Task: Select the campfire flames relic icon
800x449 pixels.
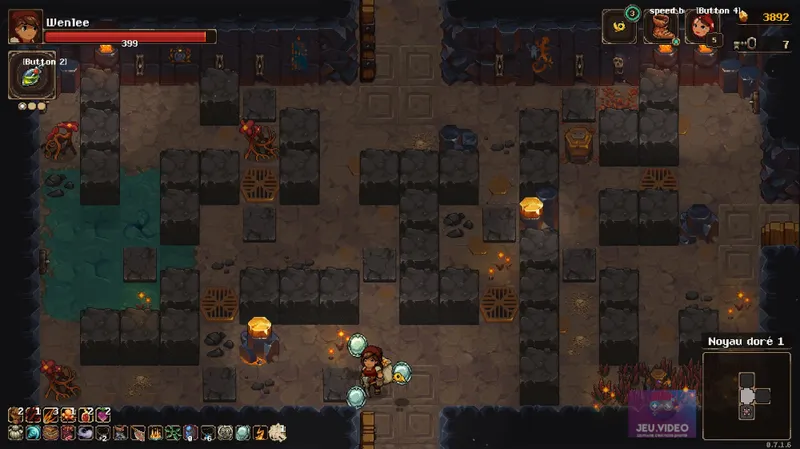Action: 155,433
